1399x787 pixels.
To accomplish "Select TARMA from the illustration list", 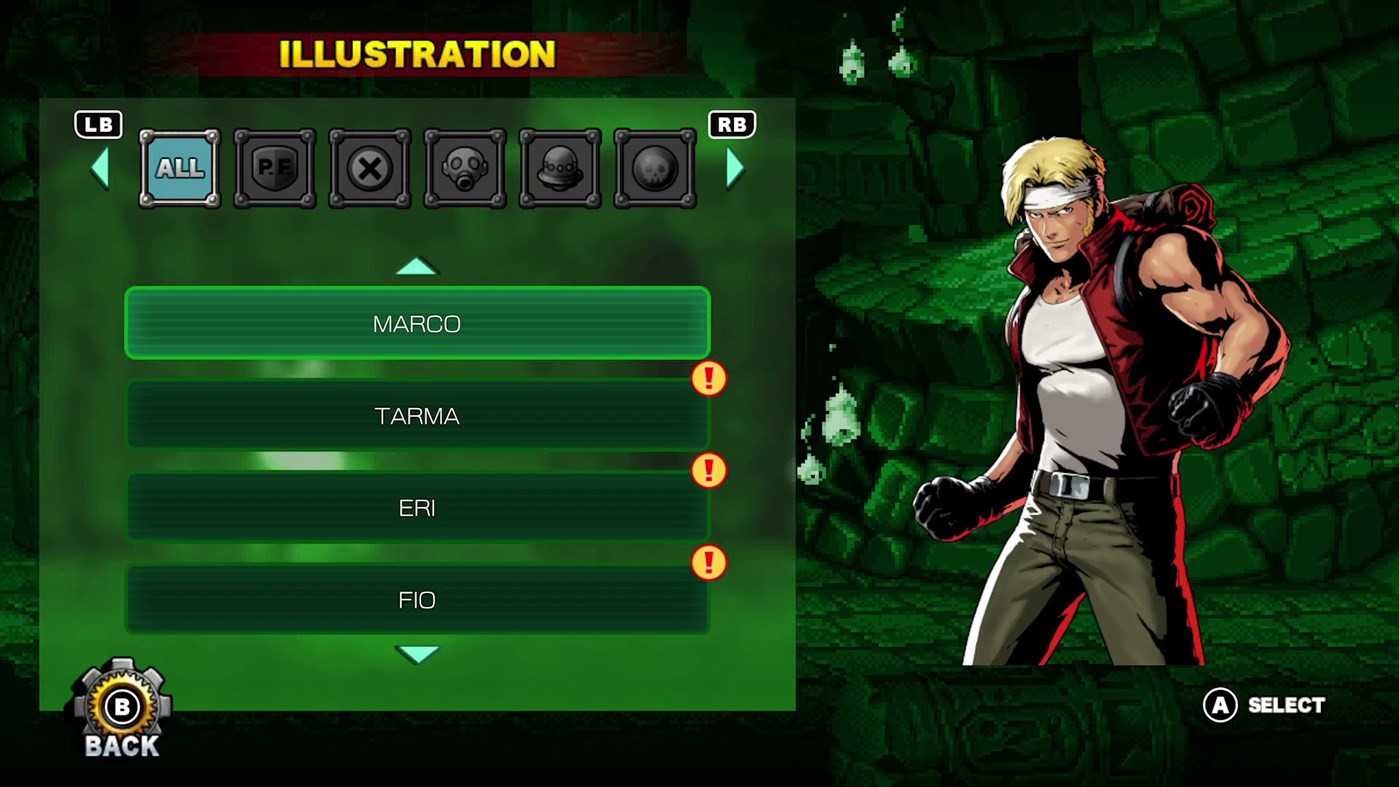I will click(x=417, y=416).
